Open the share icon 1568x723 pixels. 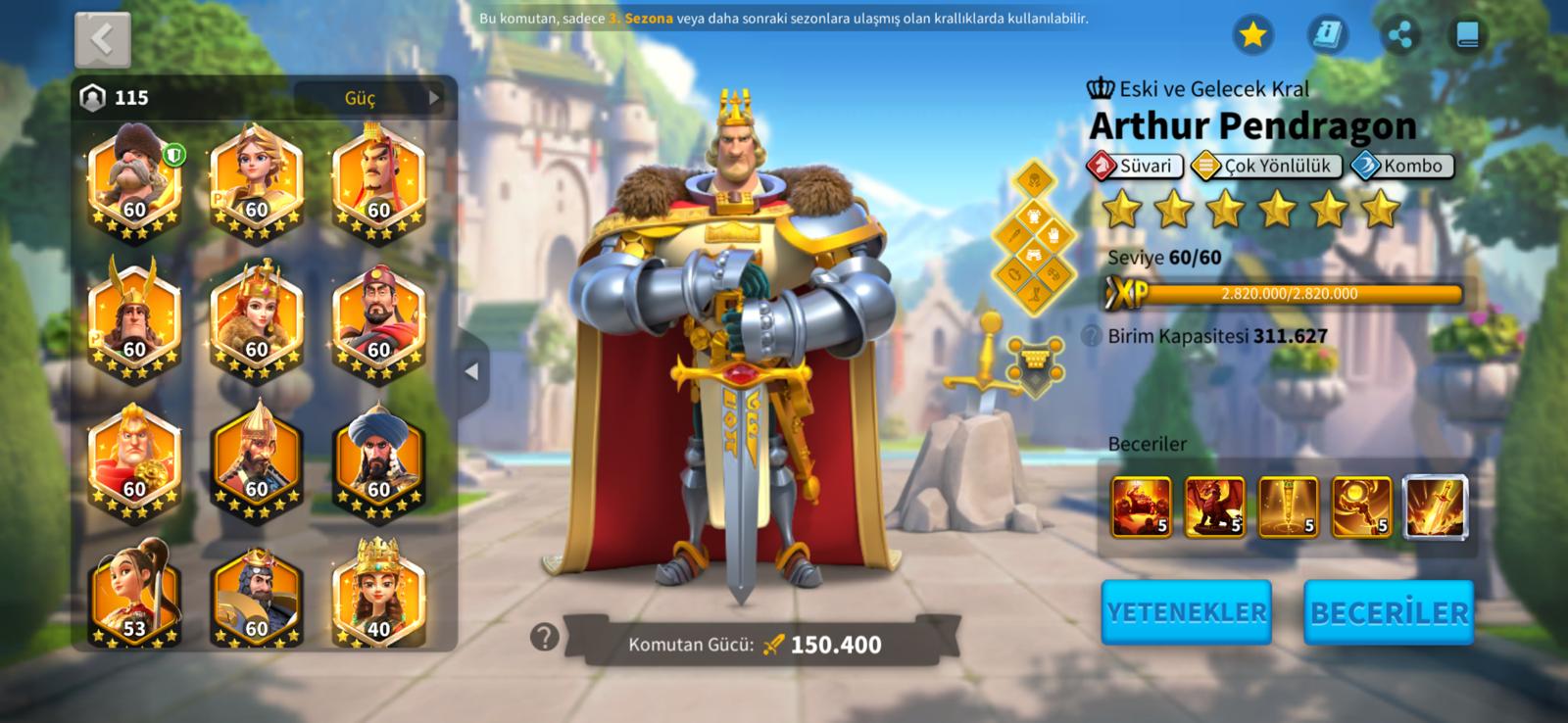(1400, 35)
